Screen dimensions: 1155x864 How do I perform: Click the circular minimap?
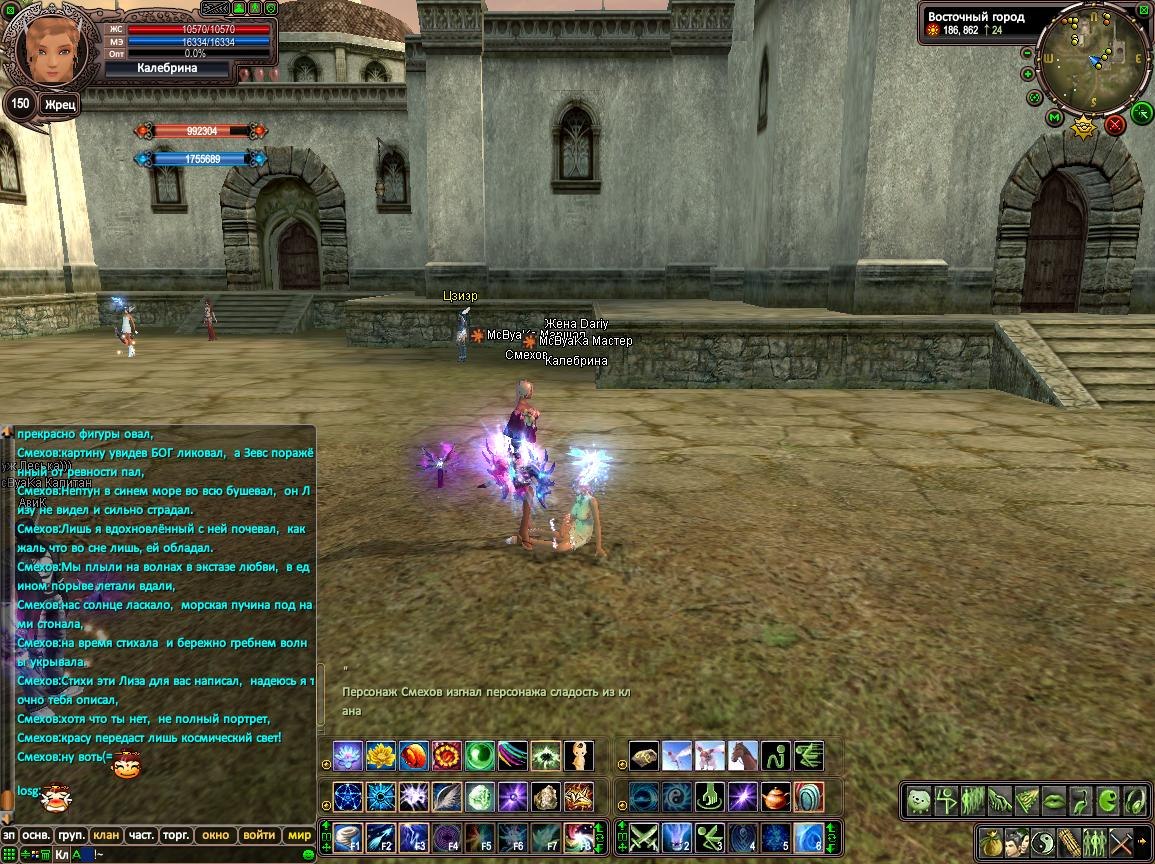pos(1093,60)
